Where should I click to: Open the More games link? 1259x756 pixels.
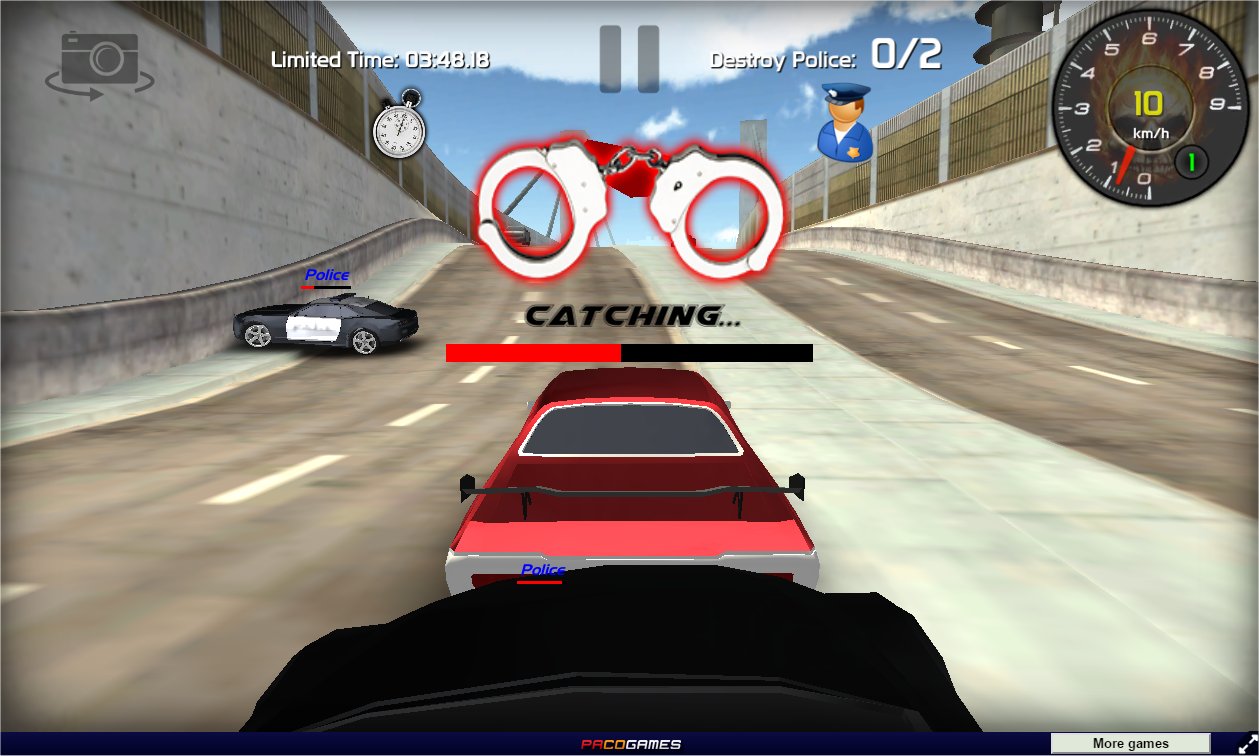[x=1130, y=744]
